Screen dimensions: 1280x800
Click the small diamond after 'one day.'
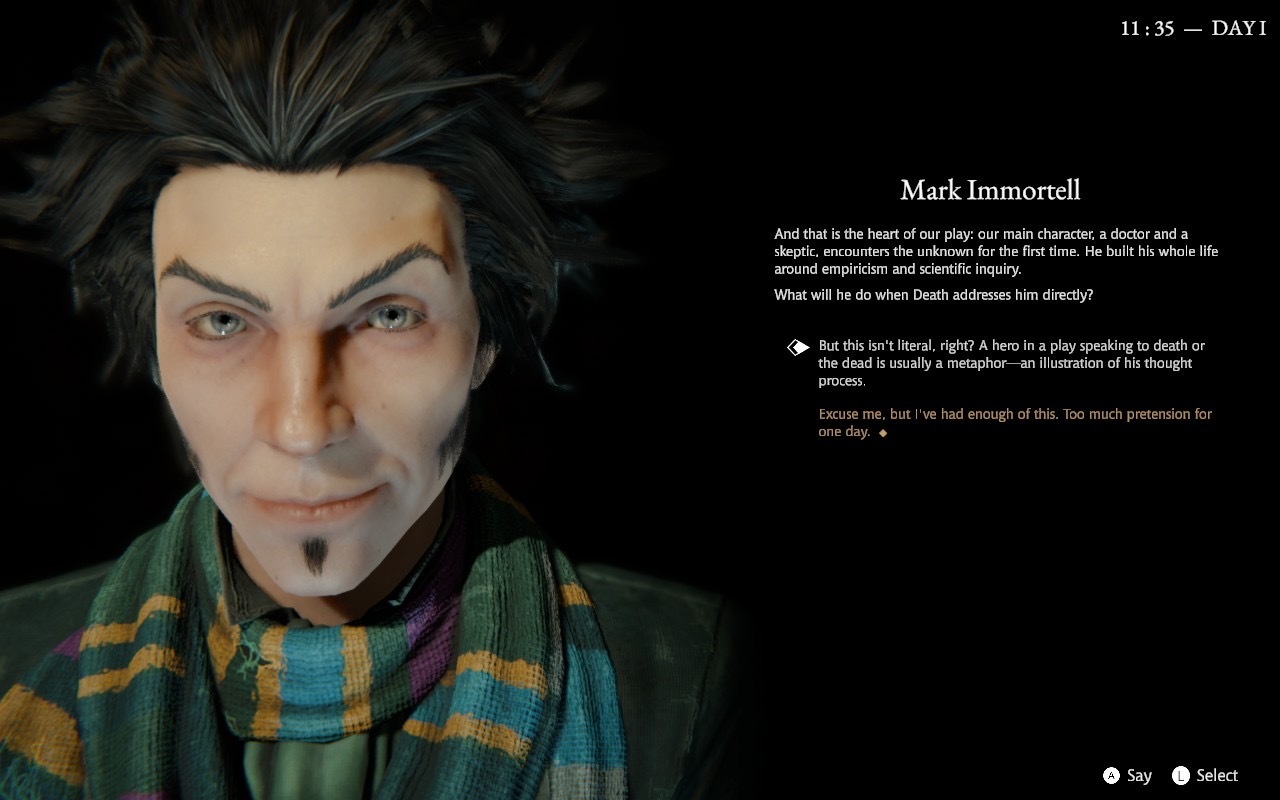[885, 433]
